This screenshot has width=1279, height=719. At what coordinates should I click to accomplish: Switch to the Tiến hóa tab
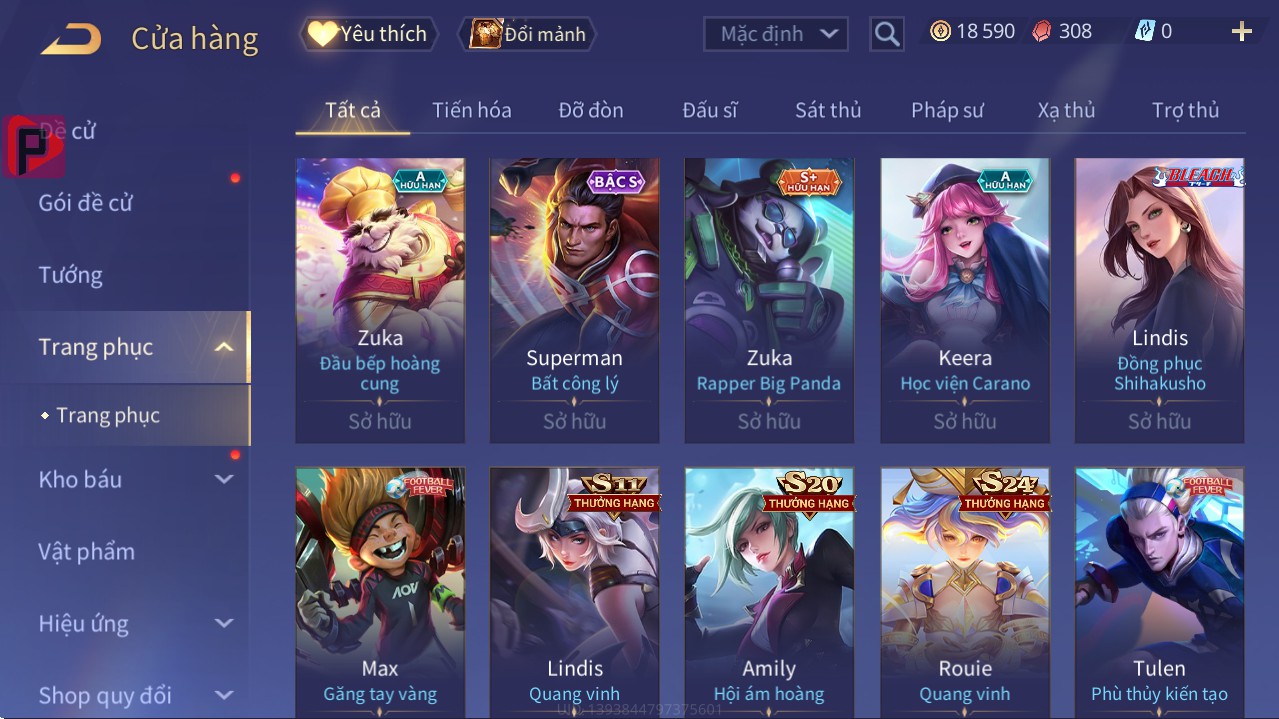tap(471, 110)
